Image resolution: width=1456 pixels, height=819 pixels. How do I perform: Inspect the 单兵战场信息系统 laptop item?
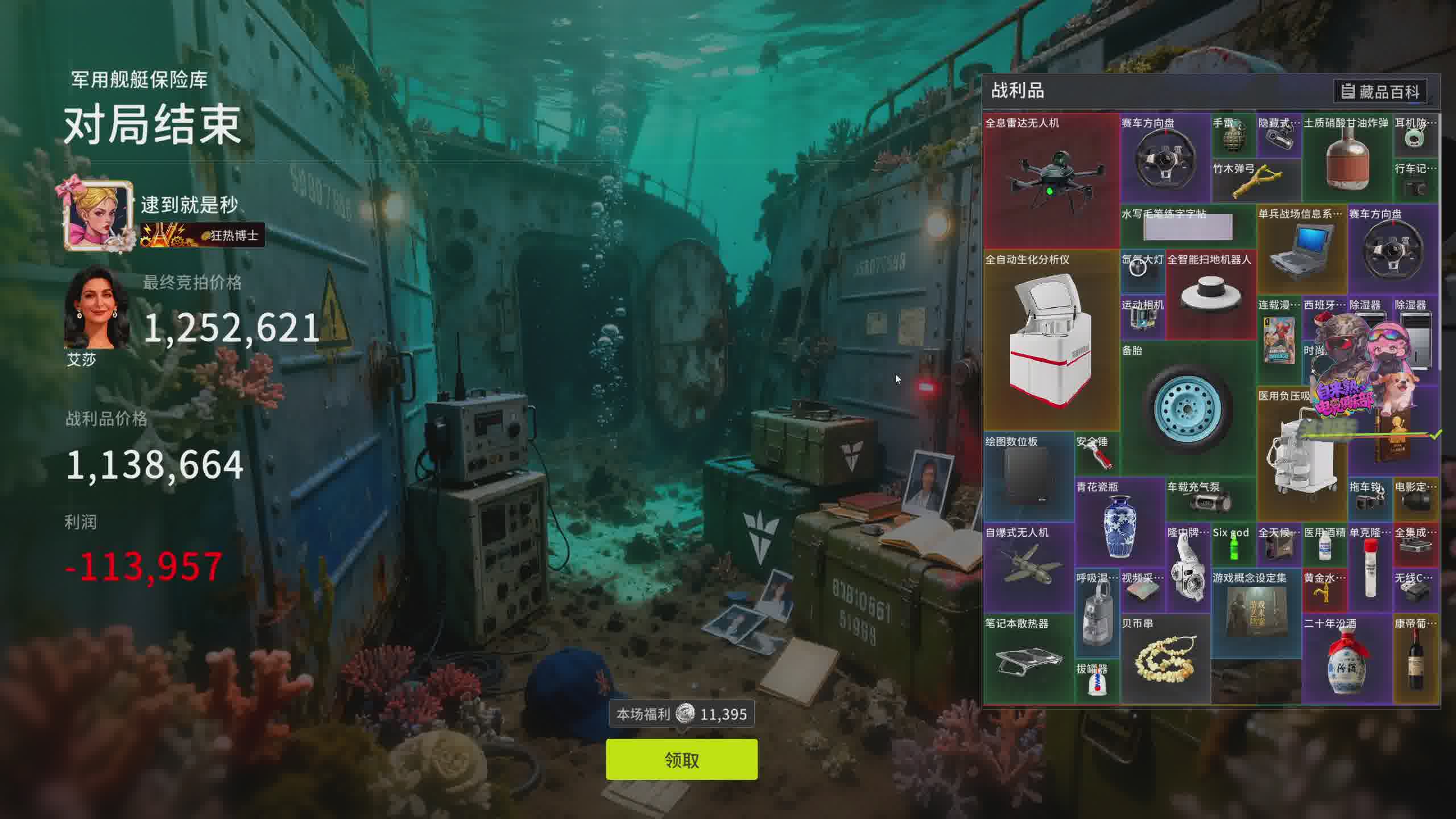click(x=1301, y=249)
